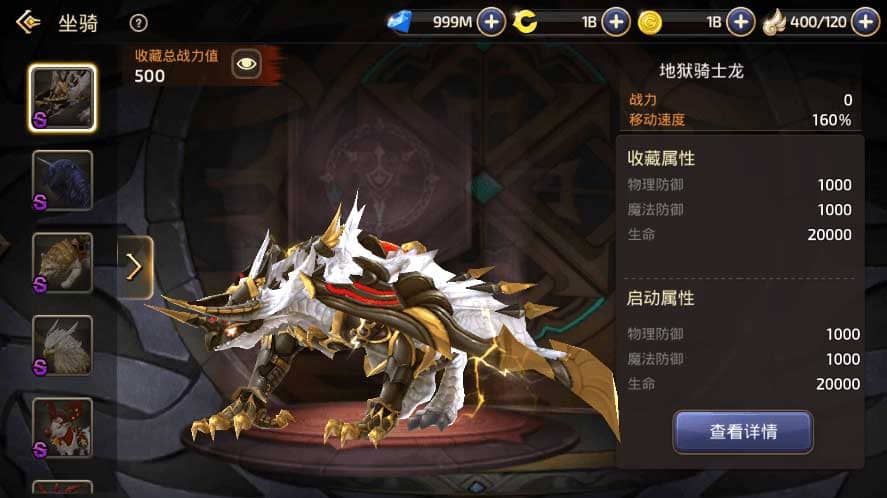Image resolution: width=887 pixels, height=498 pixels.
Task: Open 查看详情 to view mount details
Action: coord(743,432)
